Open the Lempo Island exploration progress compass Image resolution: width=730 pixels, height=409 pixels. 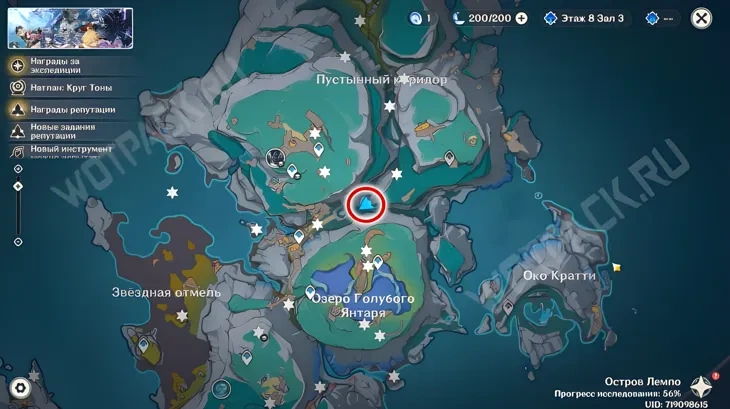pyautogui.click(x=702, y=388)
